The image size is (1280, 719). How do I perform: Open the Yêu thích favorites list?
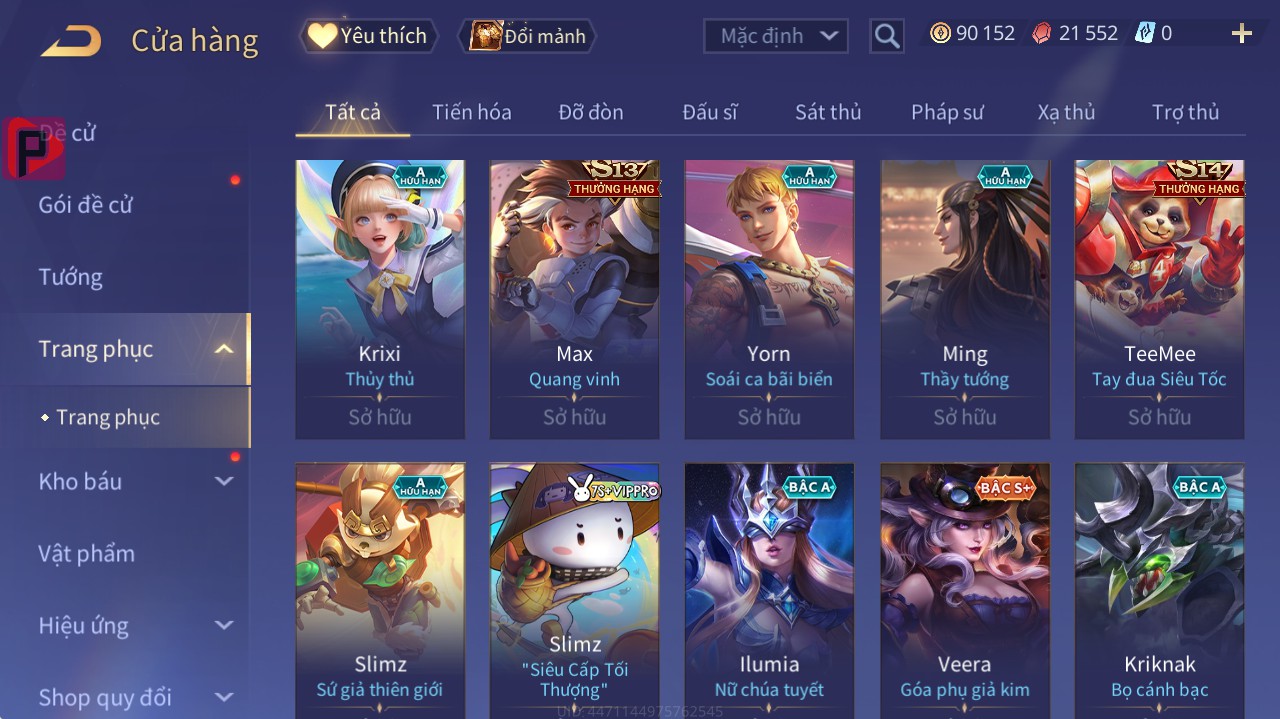369,36
